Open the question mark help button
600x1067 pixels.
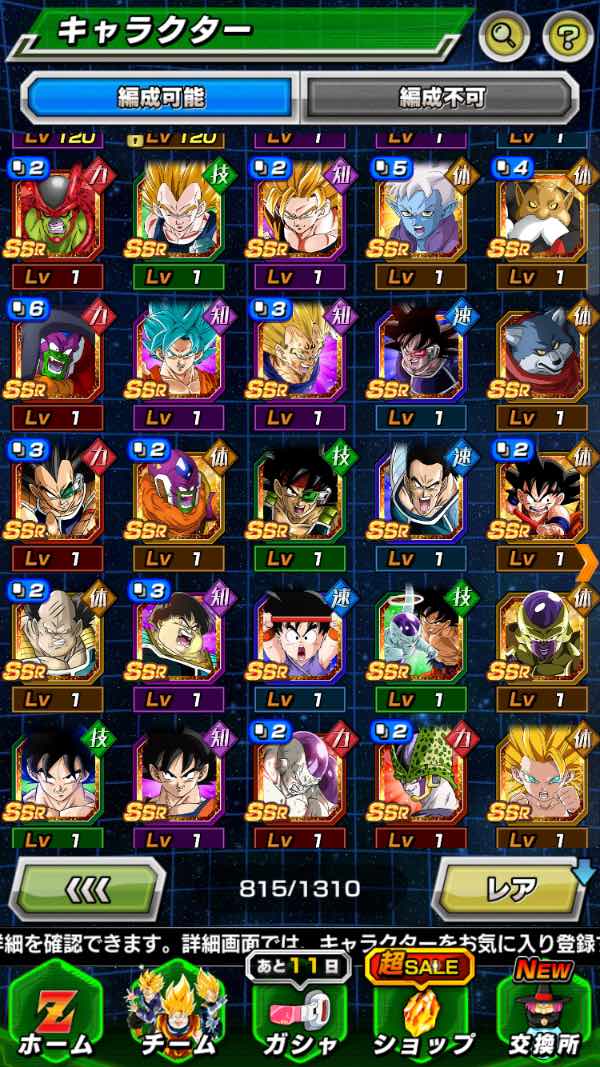click(x=567, y=38)
